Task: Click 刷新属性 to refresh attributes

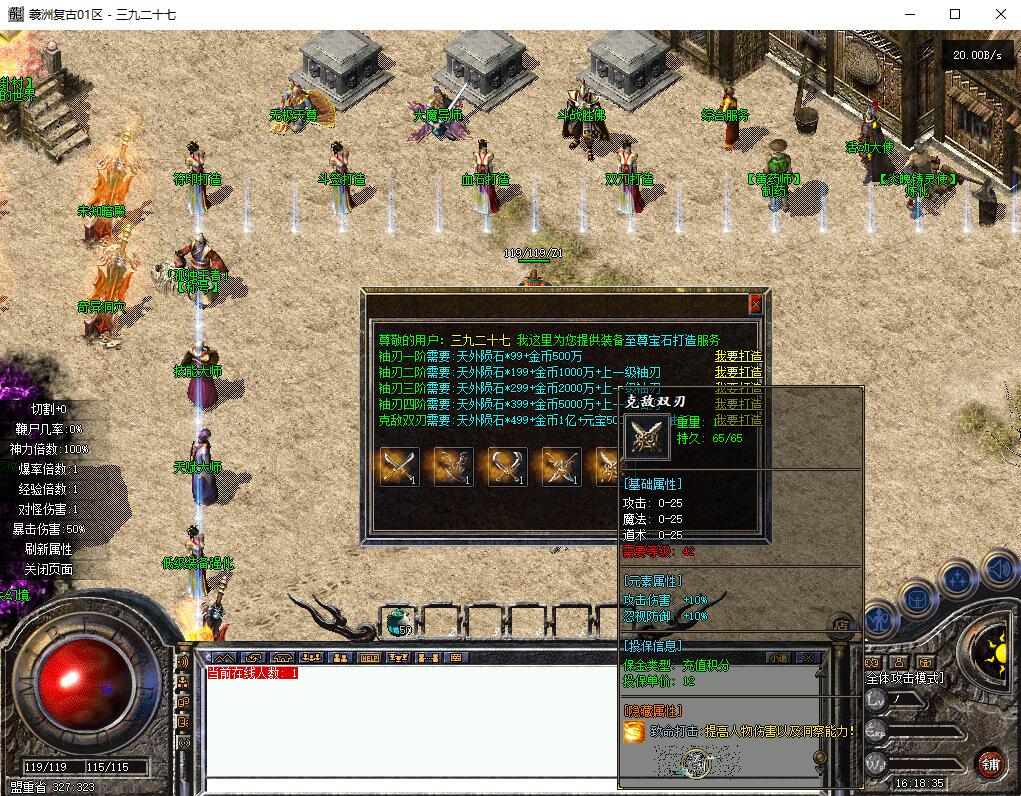Action: (x=49, y=549)
